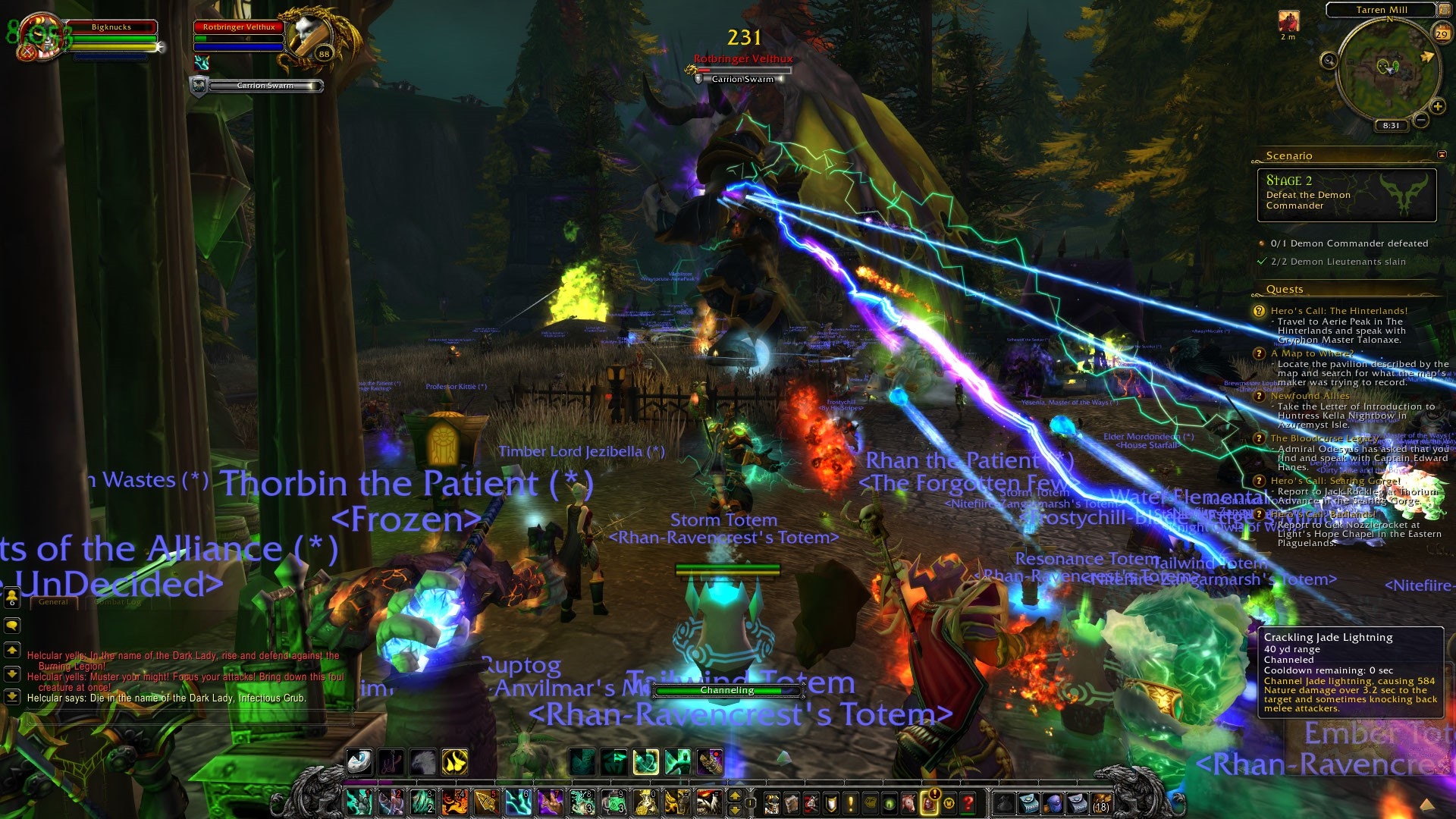This screenshot has height=819, width=1456.
Task: Select Hero's Call: The Hinterlands quest
Action: 1338,311
